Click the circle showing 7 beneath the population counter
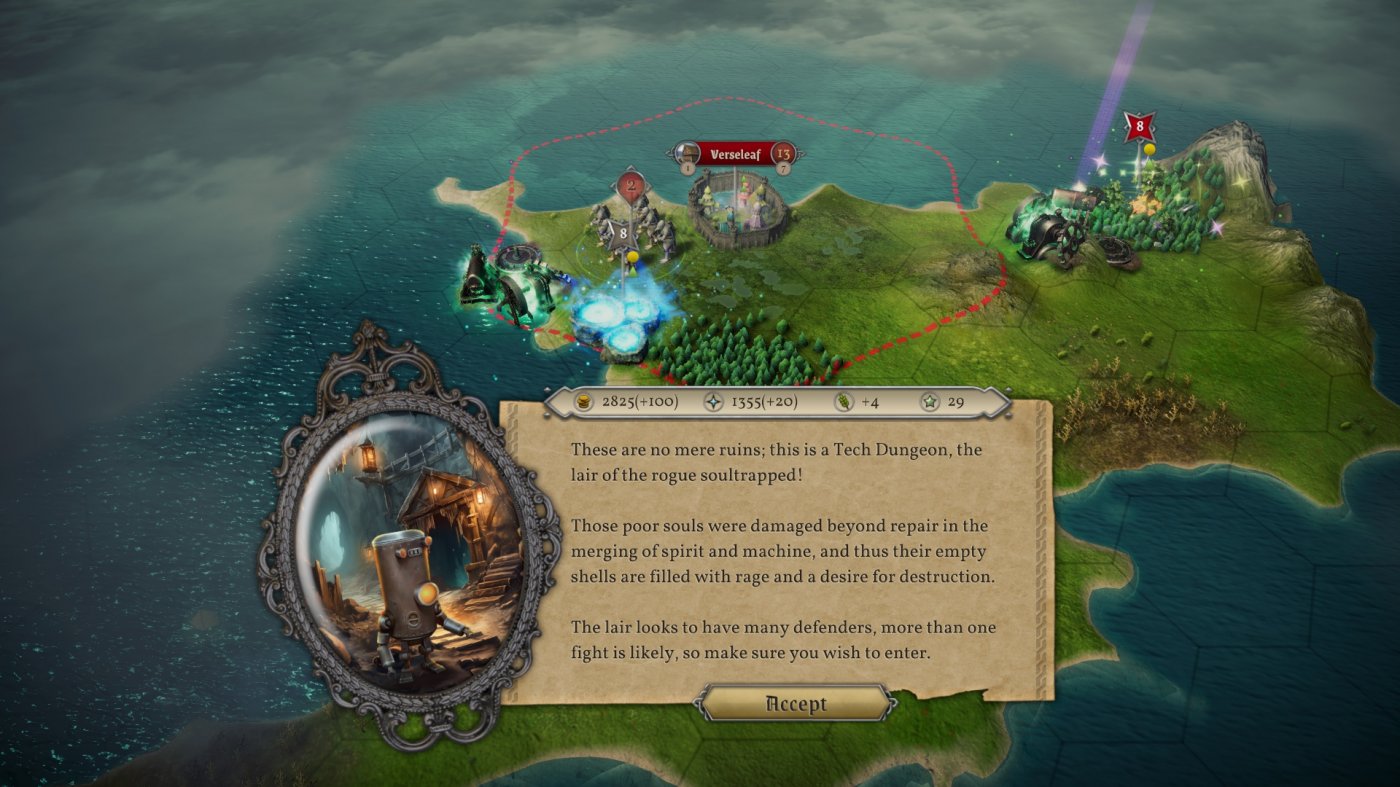 pyautogui.click(x=783, y=168)
